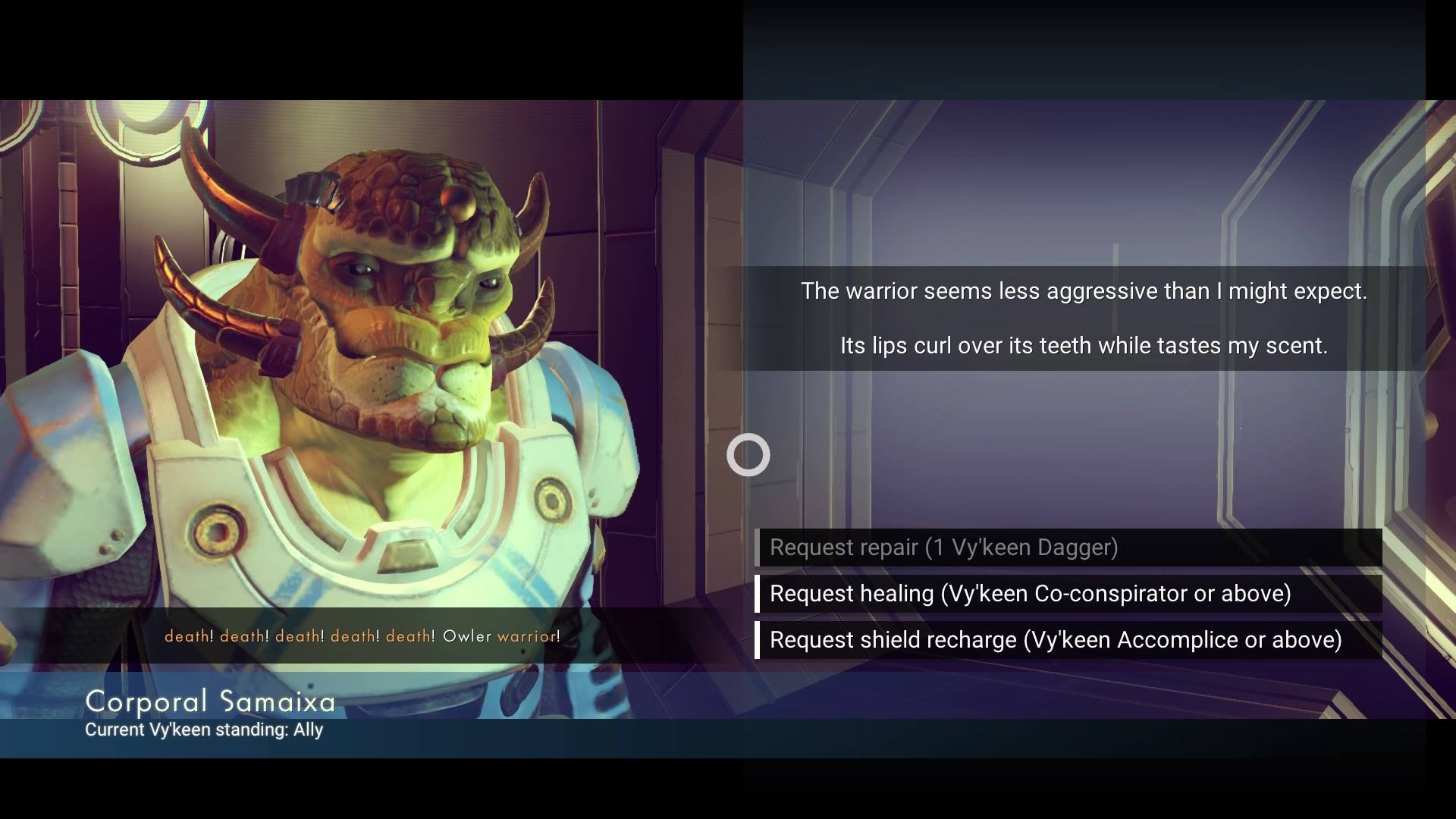Pick Request shield recharge option
The width and height of the screenshot is (1456, 819).
1056,640
